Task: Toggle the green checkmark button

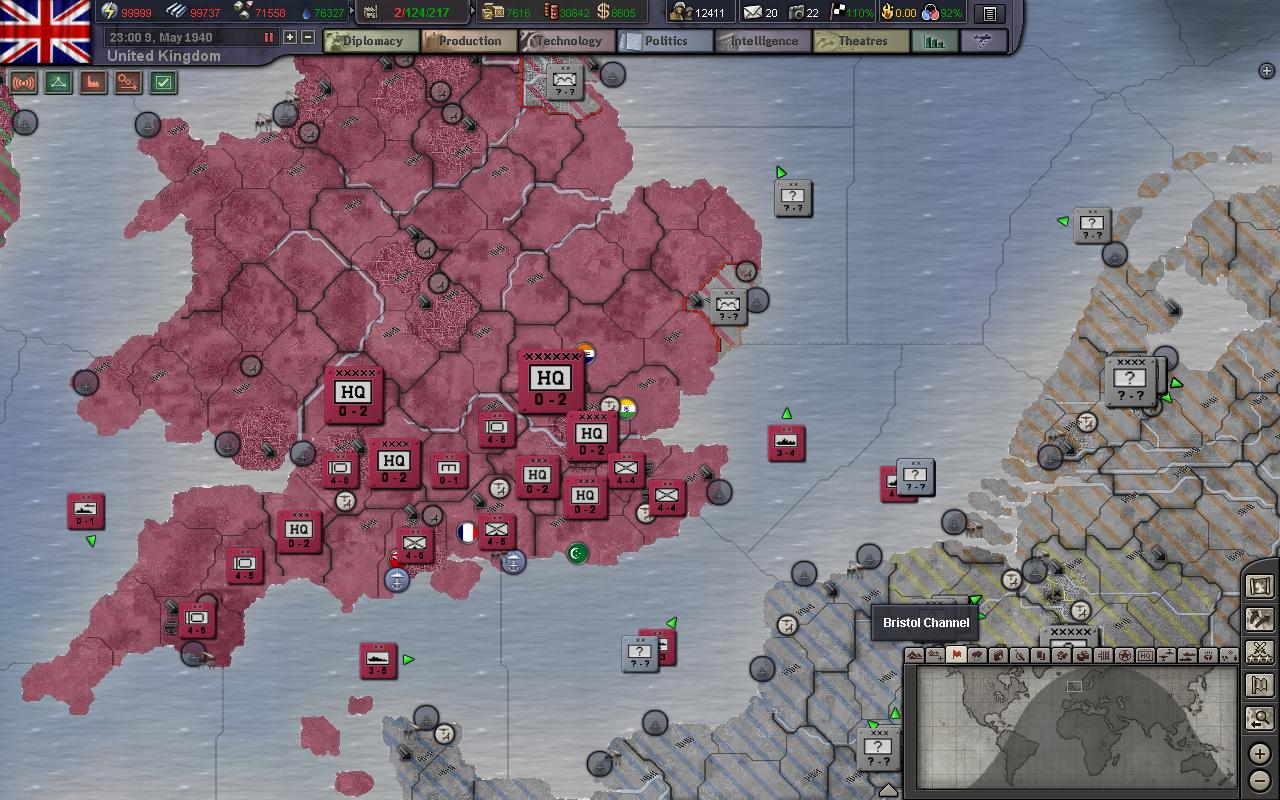Action: pyautogui.click(x=164, y=83)
